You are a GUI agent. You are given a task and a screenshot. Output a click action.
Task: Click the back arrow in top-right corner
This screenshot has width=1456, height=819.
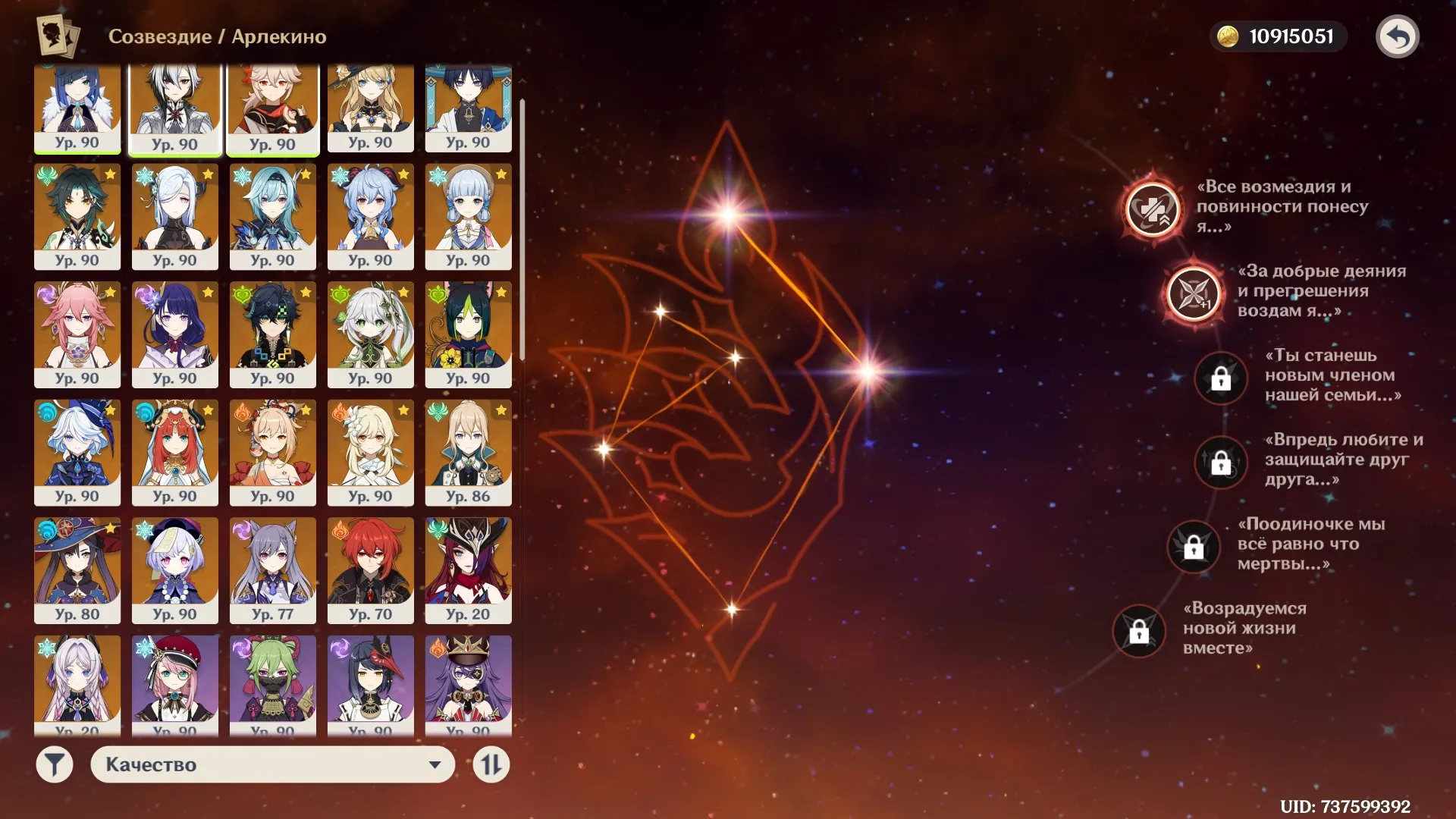(x=1399, y=34)
